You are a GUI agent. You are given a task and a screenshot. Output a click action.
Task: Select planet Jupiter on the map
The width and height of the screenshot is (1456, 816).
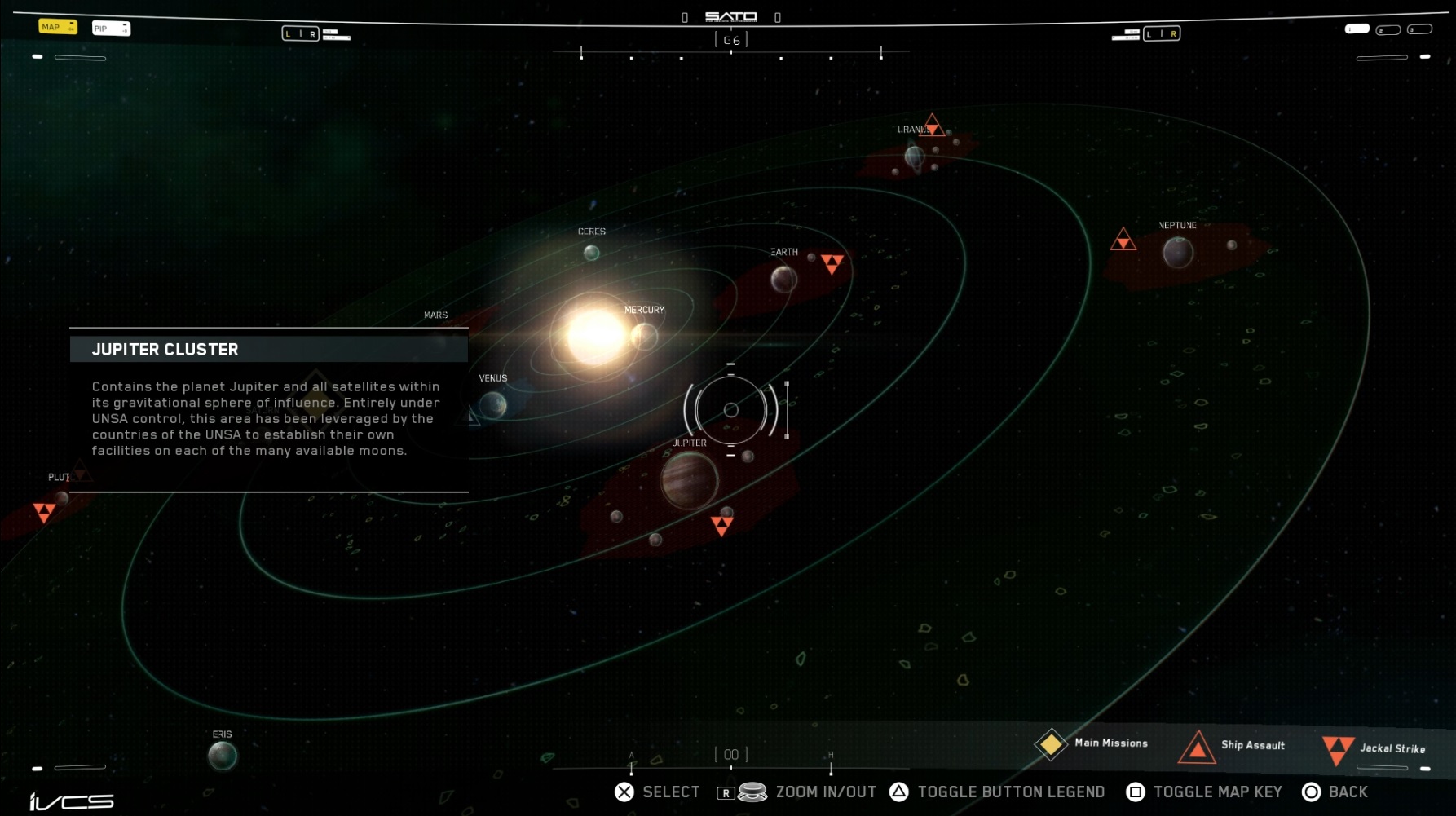(689, 480)
